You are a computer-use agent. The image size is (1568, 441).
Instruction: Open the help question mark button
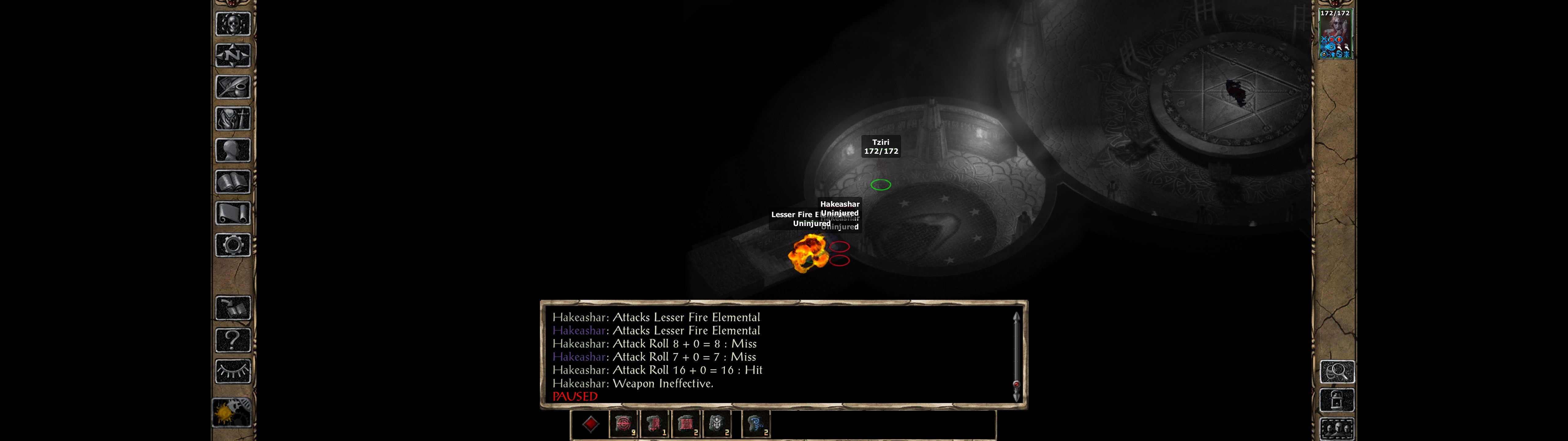[232, 340]
